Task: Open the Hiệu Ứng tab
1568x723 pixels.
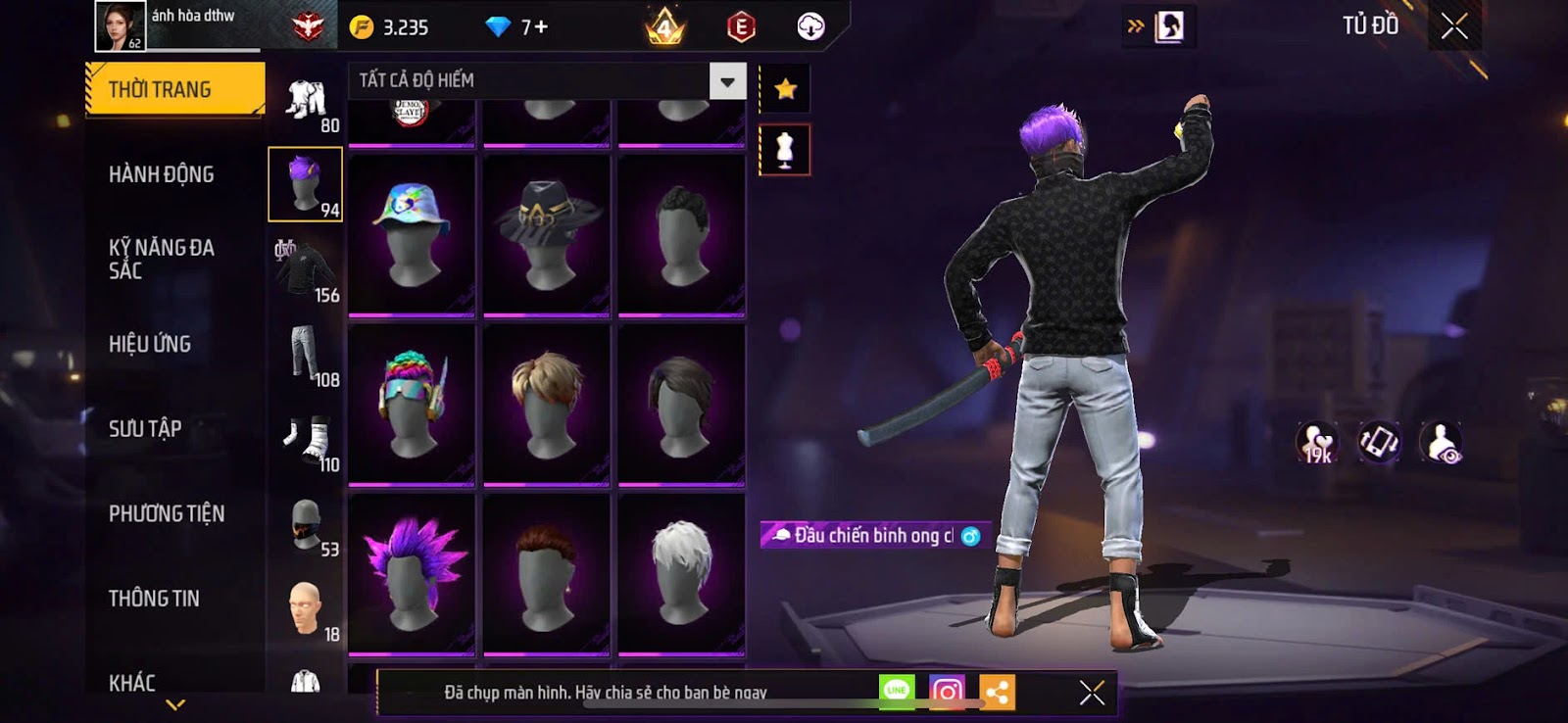Action: 150,344
